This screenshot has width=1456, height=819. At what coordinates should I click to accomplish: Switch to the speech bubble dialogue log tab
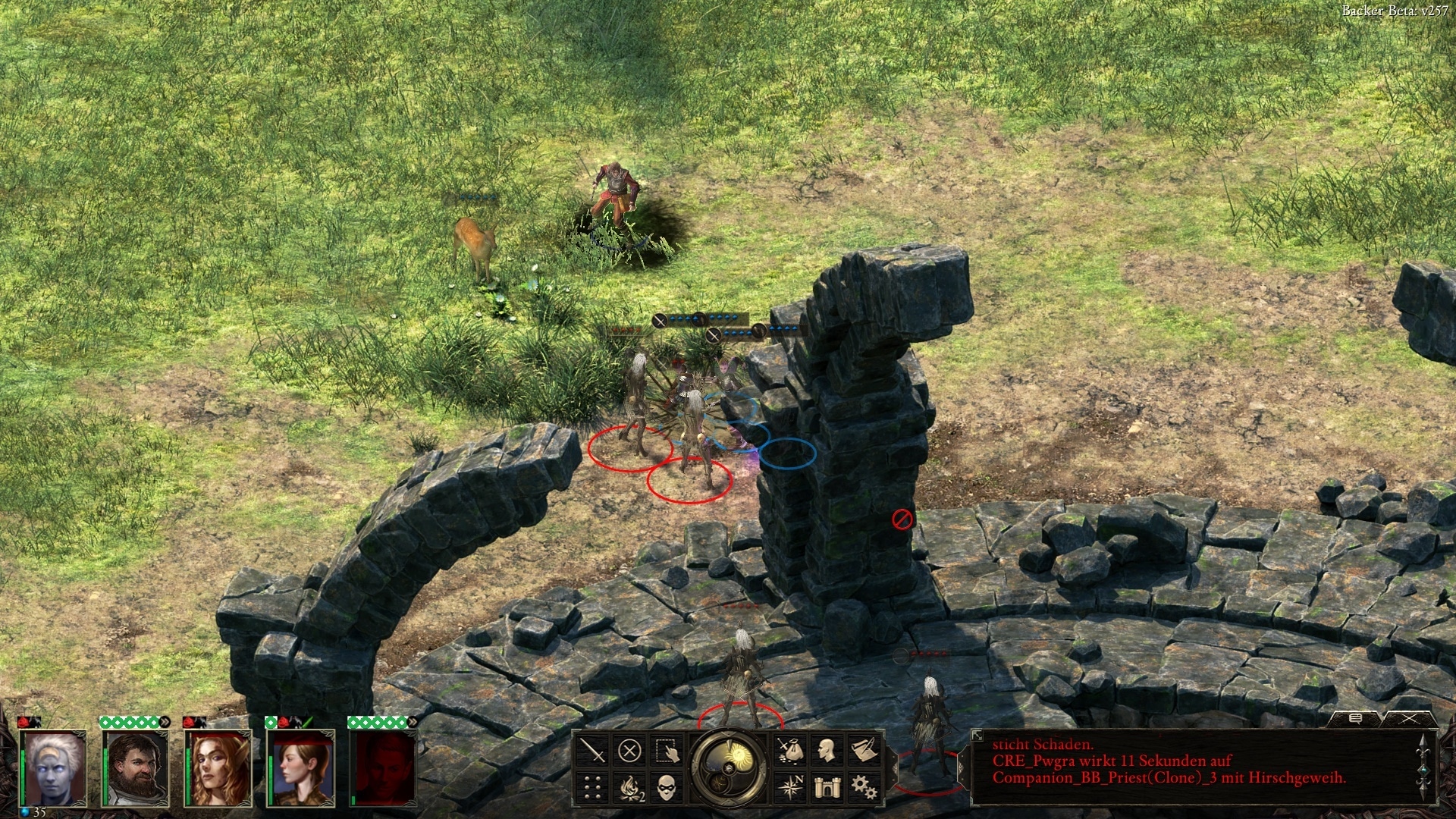pyautogui.click(x=1355, y=718)
